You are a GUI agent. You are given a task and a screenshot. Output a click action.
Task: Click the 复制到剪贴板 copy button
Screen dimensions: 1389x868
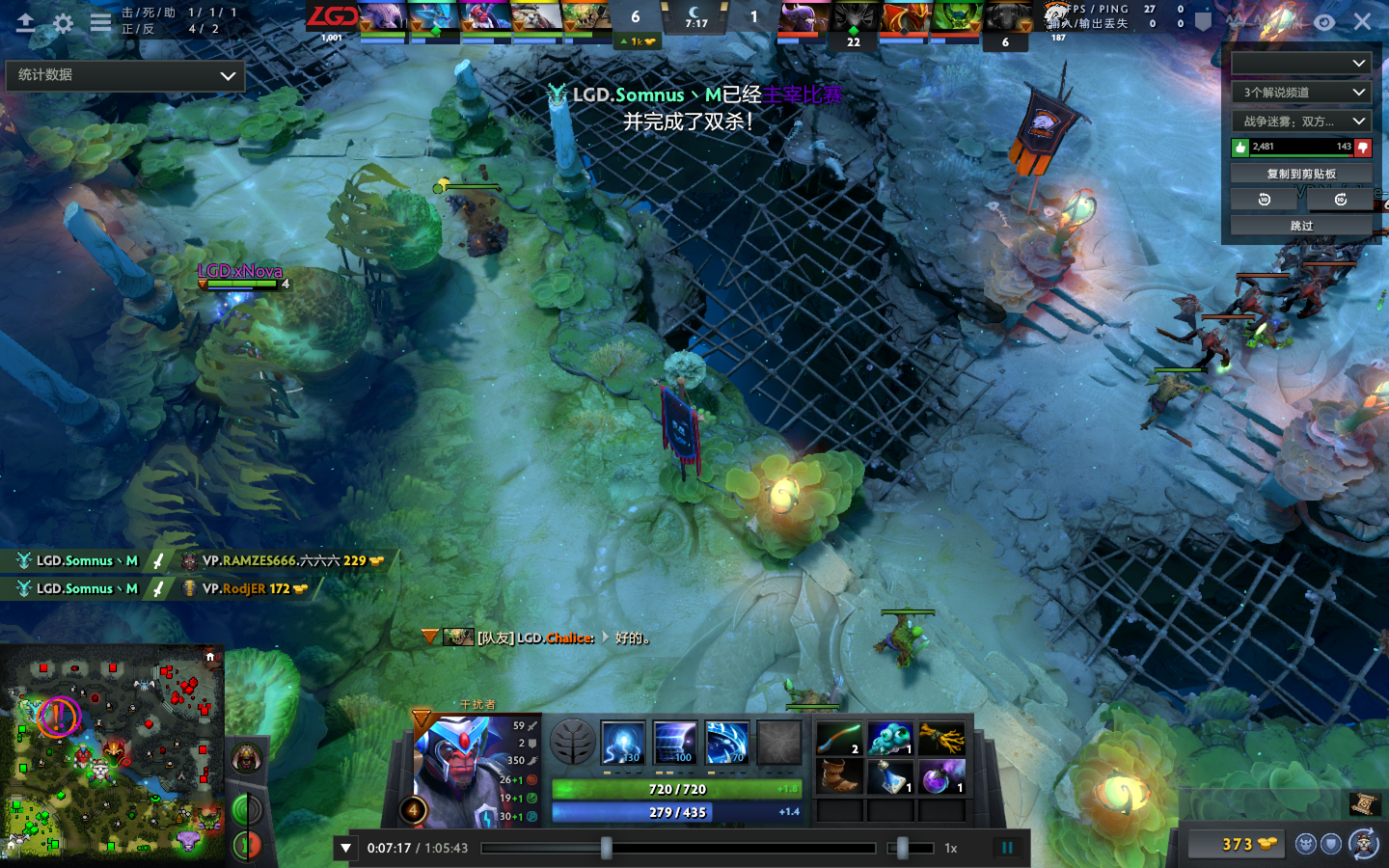1301,173
